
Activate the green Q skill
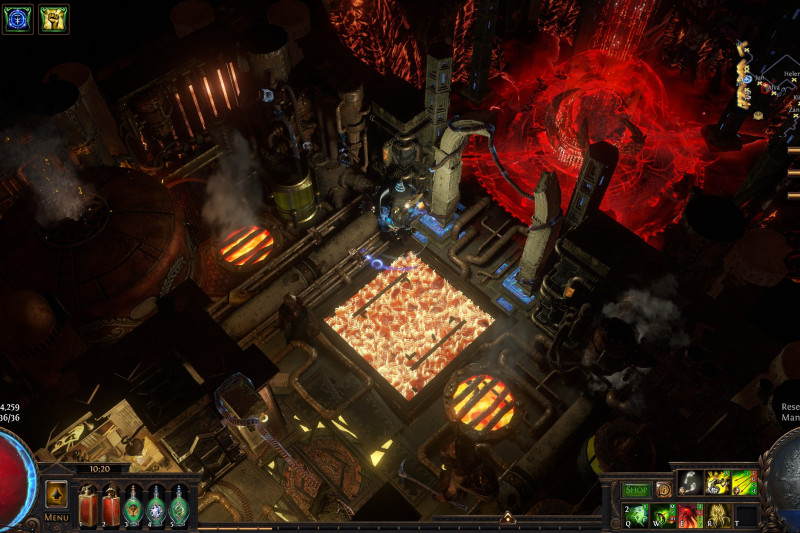click(x=638, y=516)
